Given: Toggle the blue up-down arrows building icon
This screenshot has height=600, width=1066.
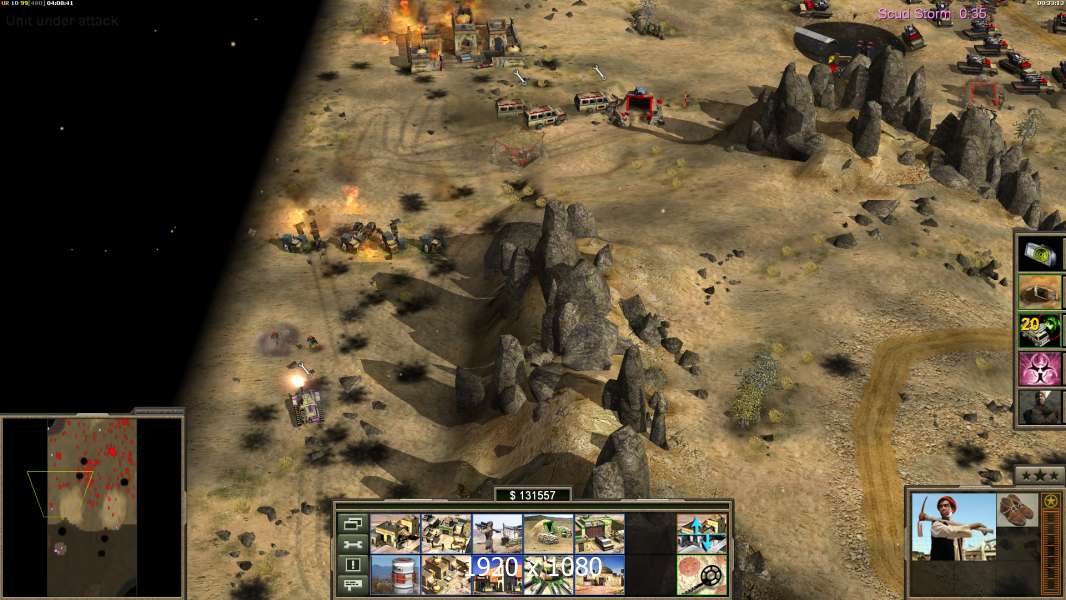Looking at the screenshot, I should pos(701,534).
